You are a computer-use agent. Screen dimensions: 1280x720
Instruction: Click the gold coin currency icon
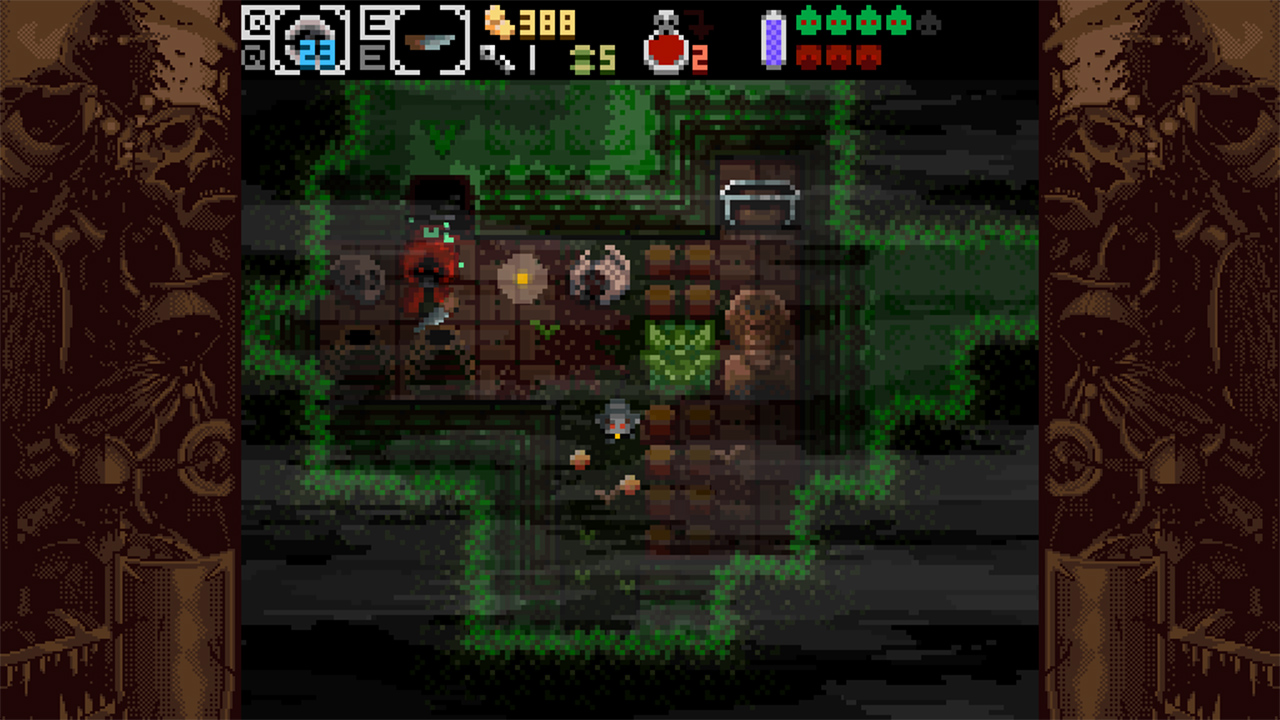[499, 23]
